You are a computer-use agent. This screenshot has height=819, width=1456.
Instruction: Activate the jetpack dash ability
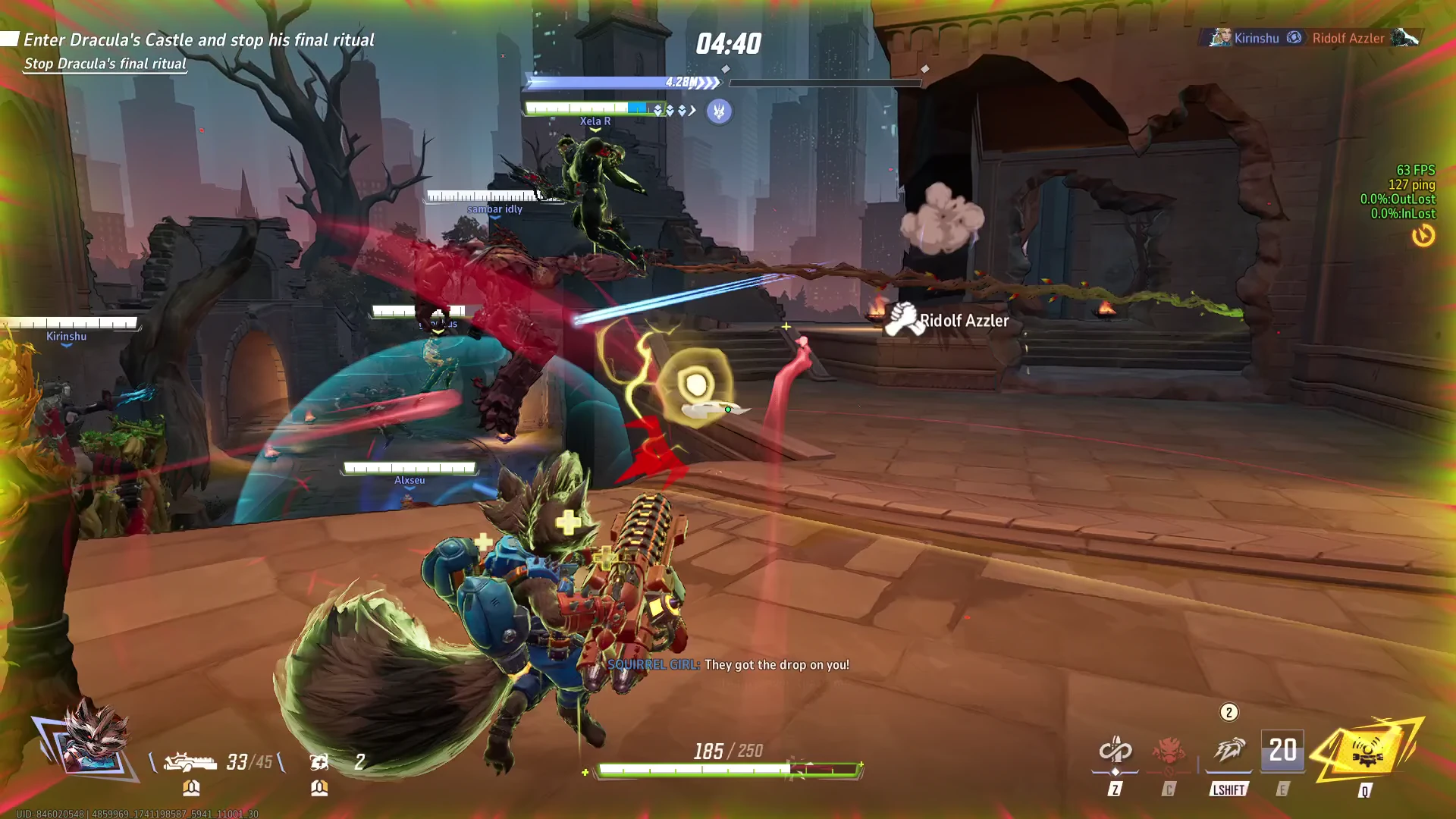(x=1228, y=752)
